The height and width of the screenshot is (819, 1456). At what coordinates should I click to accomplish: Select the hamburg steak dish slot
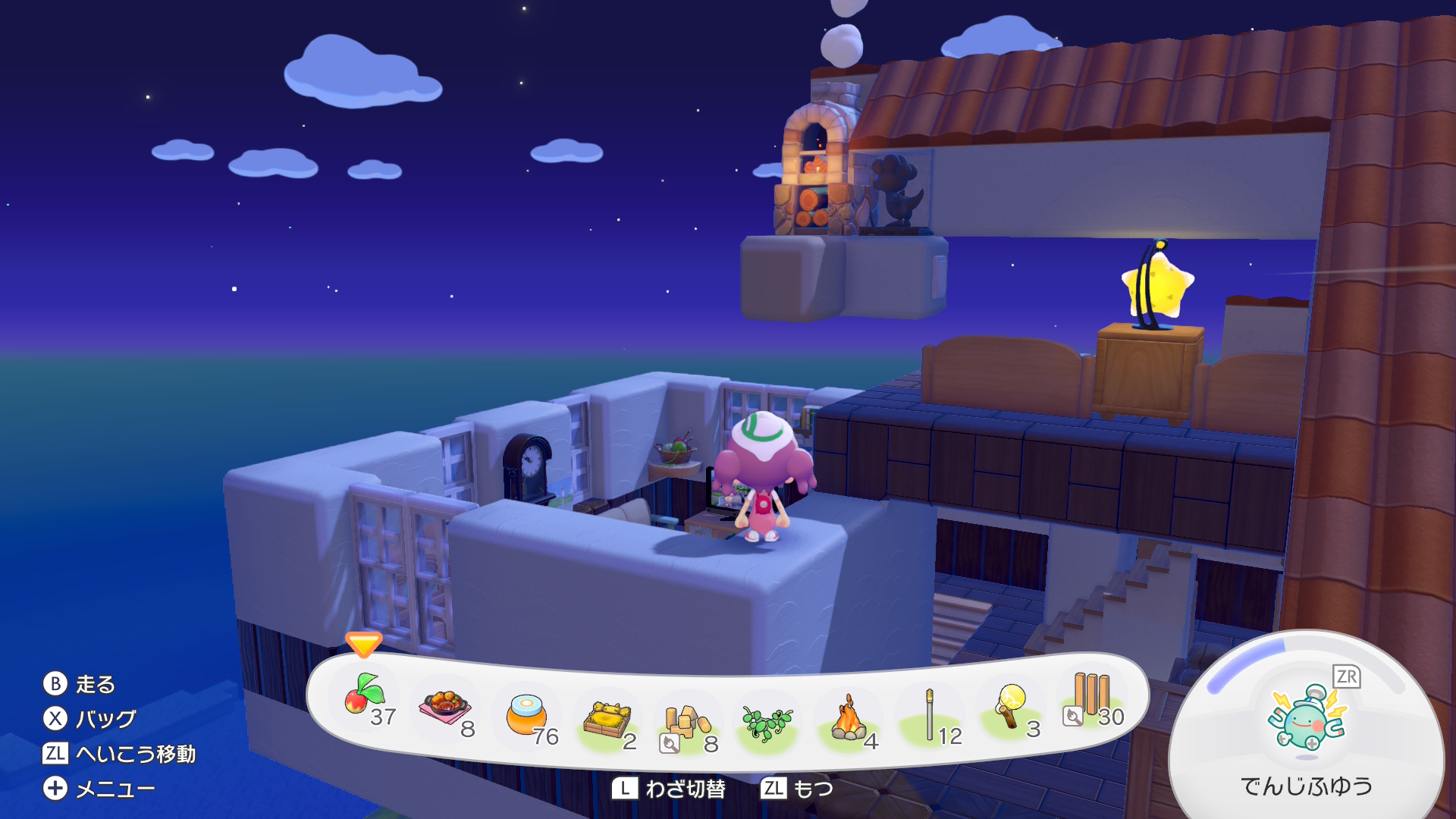(446, 708)
